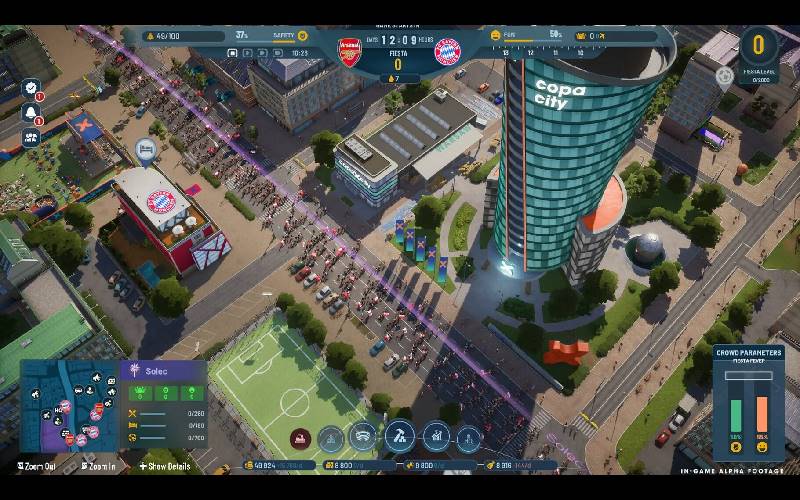
Task: Select the highlighted construction crane tool
Action: [x=399, y=436]
